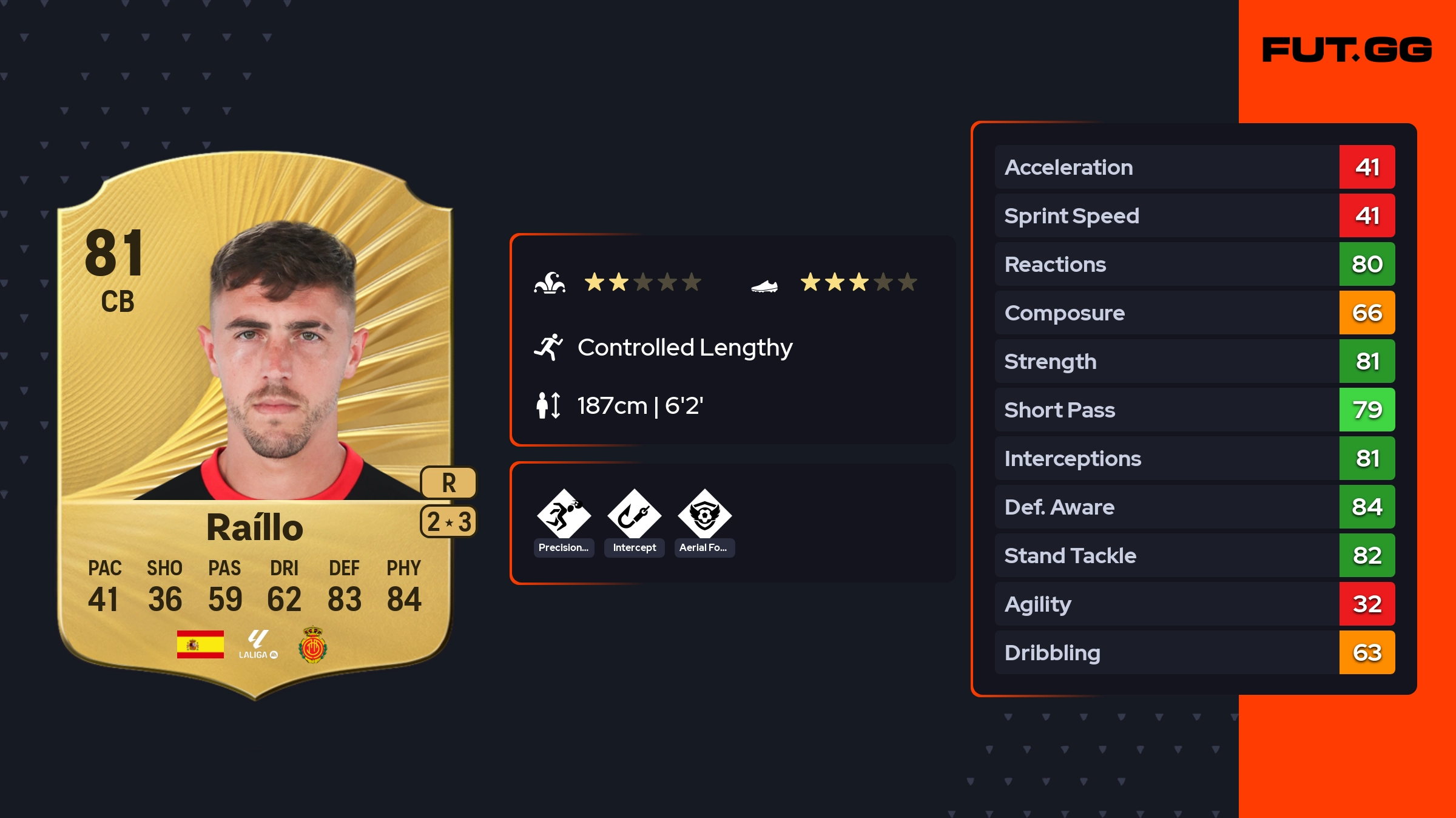Select the LALIGA league logo
The height and width of the screenshot is (818, 1456).
click(x=258, y=644)
